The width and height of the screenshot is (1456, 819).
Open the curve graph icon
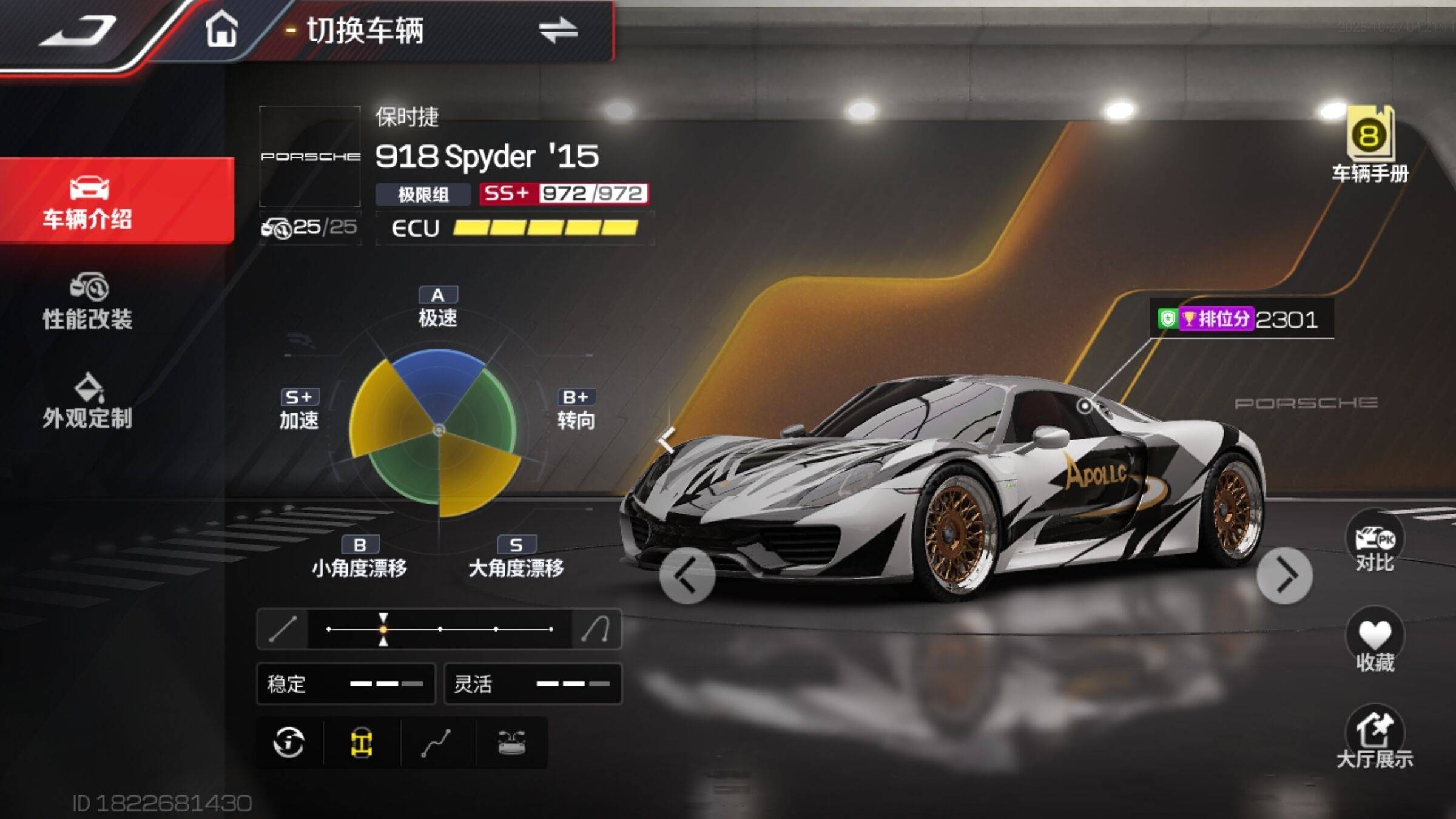436,743
